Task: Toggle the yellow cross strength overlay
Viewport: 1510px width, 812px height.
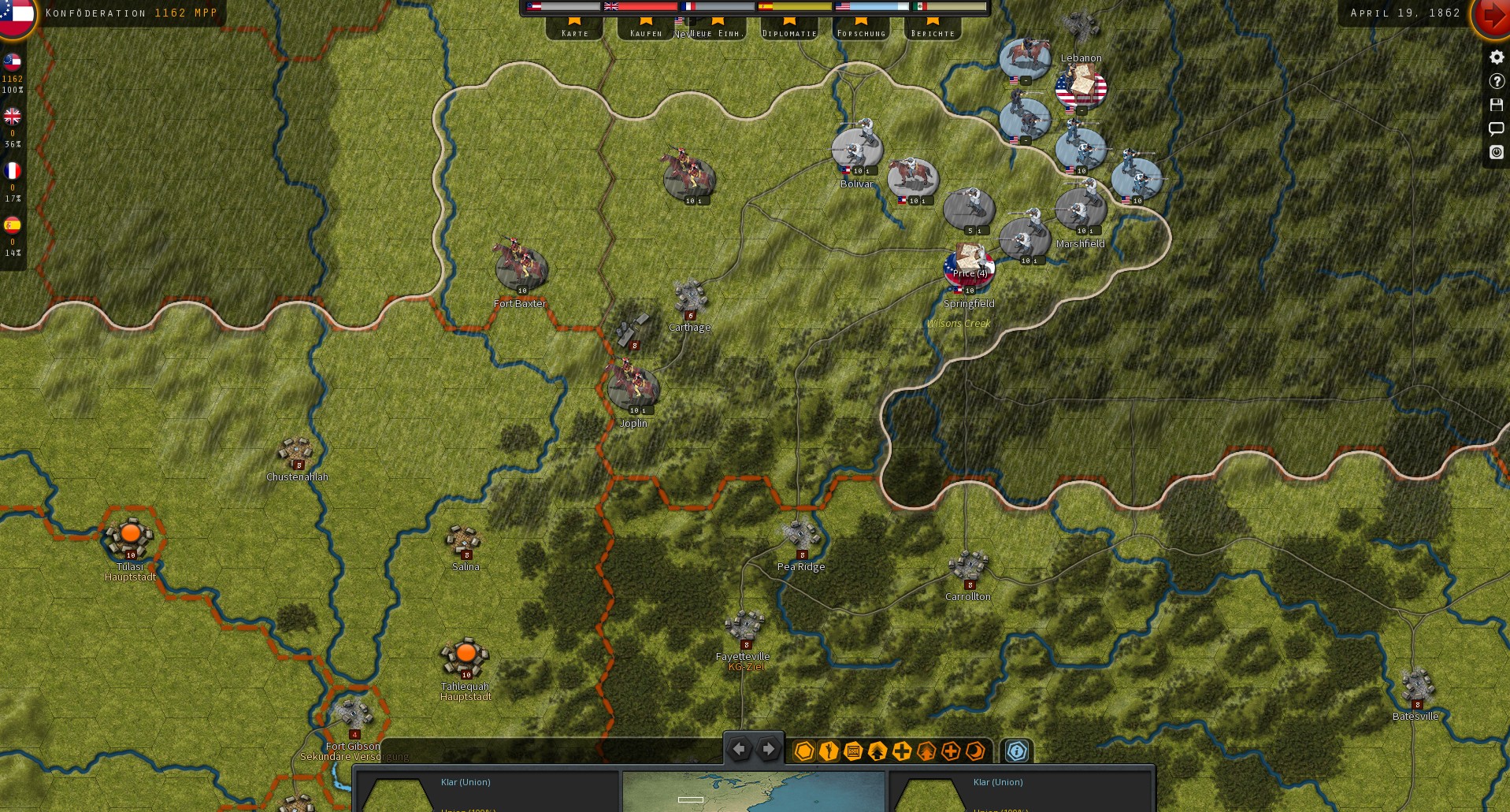Action: [x=903, y=751]
